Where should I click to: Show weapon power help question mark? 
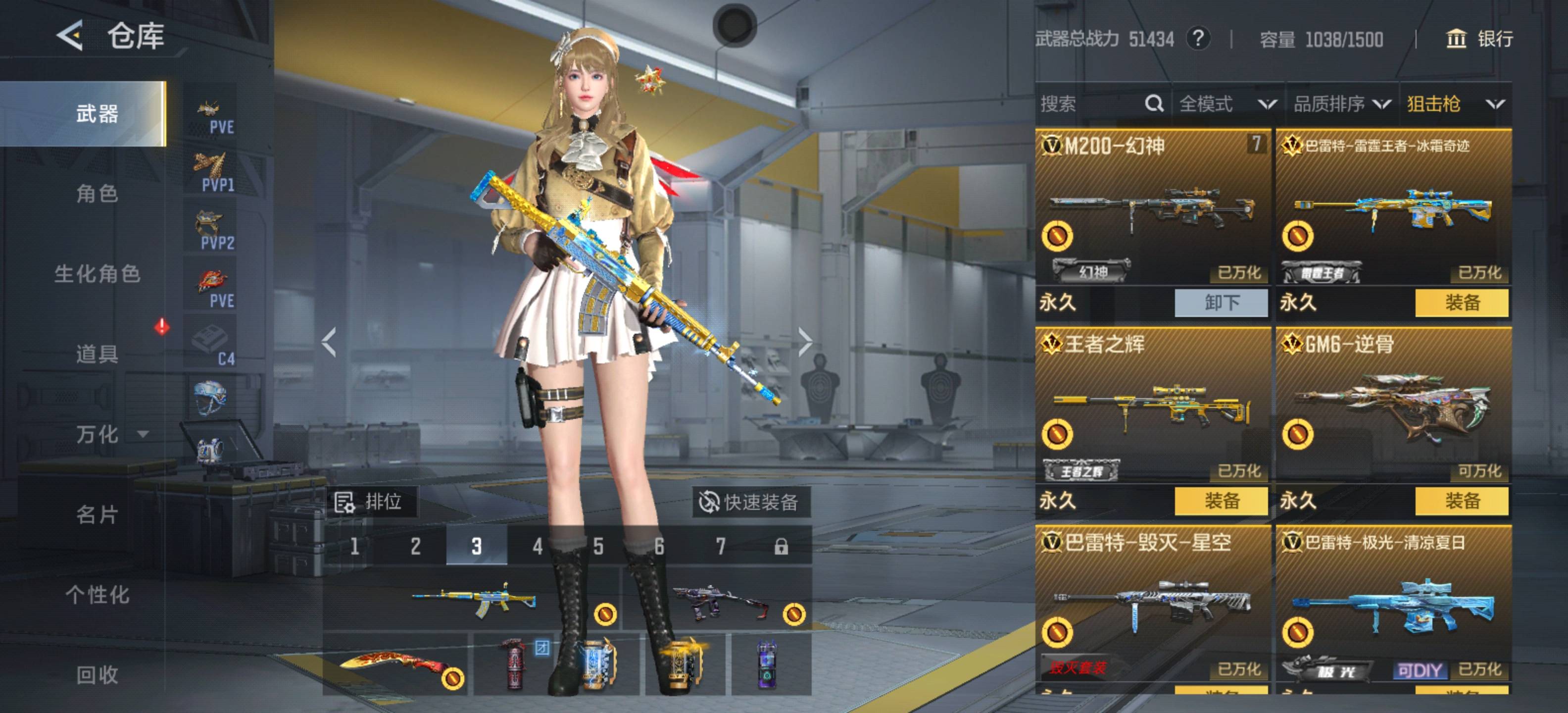(x=1197, y=39)
